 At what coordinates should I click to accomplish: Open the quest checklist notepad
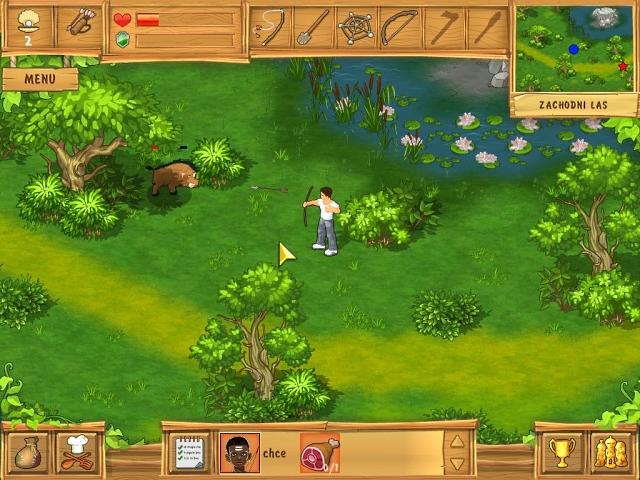tap(189, 453)
